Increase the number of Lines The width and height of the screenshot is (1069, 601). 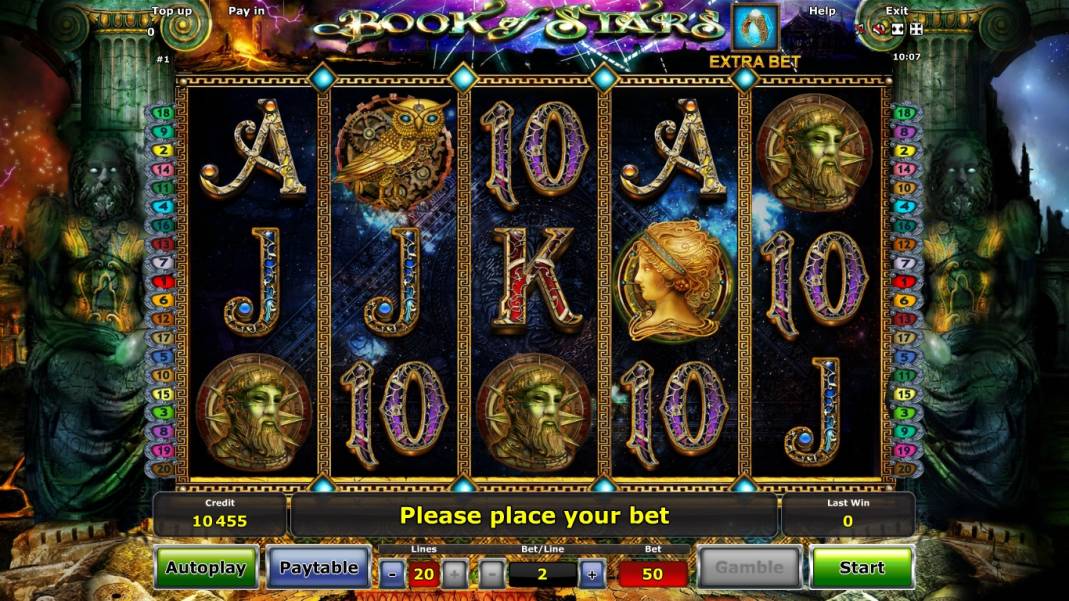tap(454, 574)
